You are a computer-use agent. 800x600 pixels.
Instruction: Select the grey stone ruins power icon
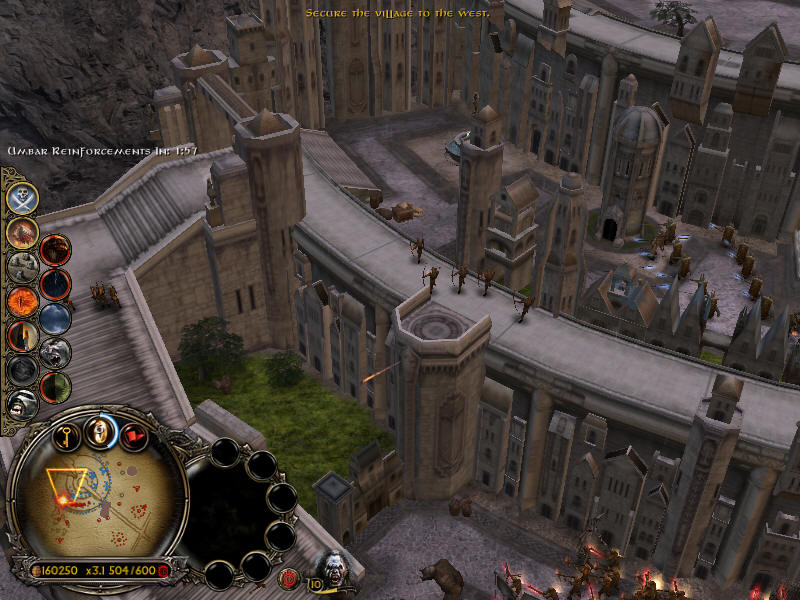(22, 266)
